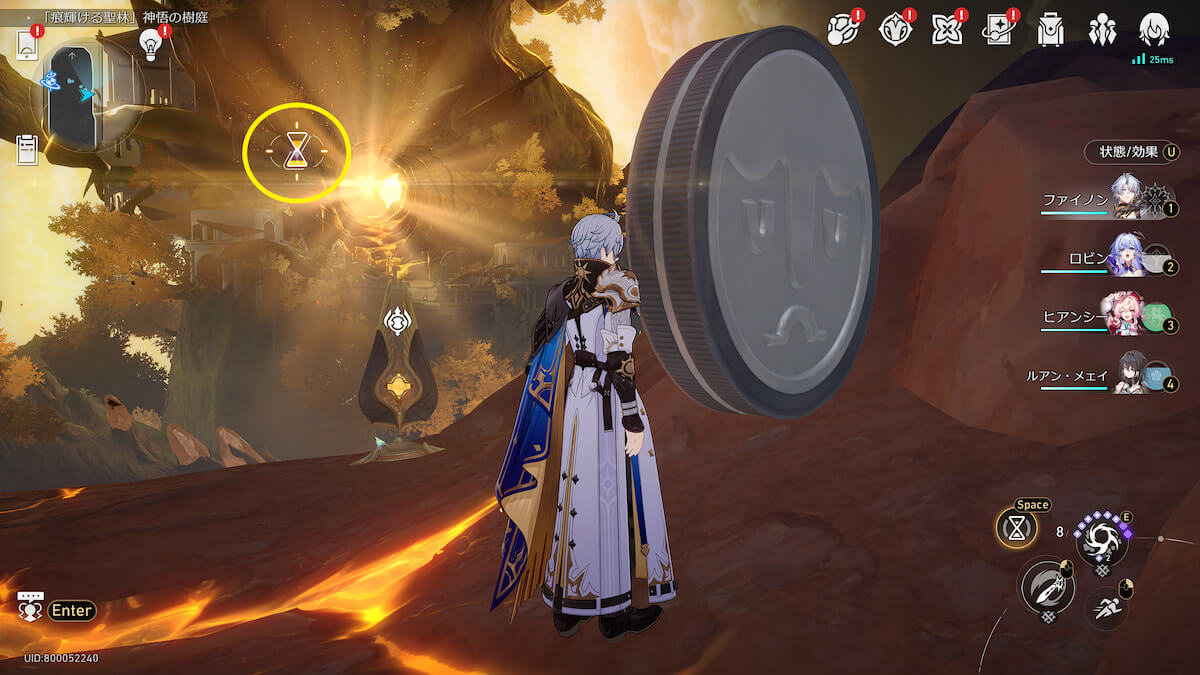Open the four-petal flower icon
1200x675 pixels.
[946, 31]
